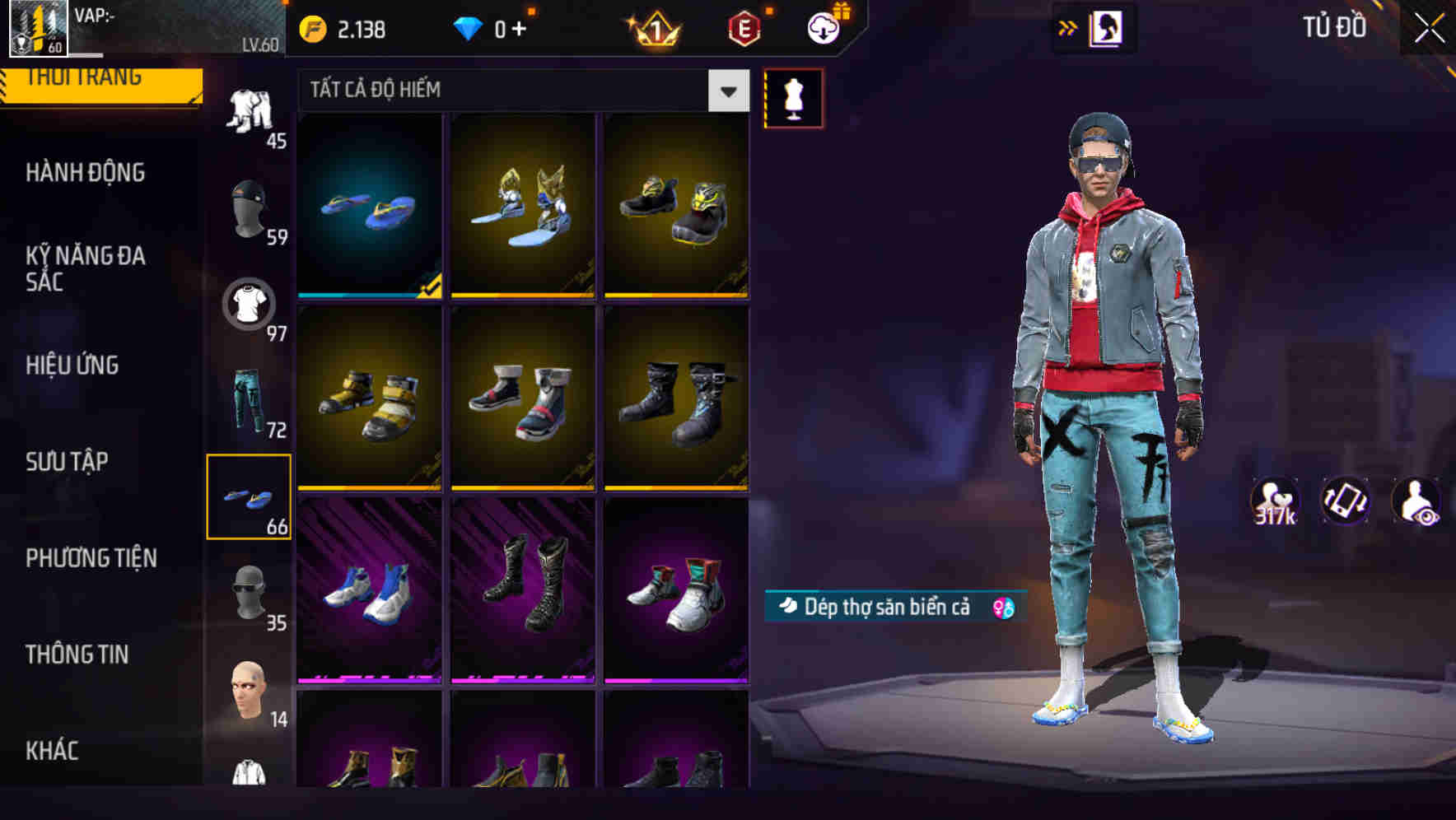Select the HÀNH ĐỘNG category

(85, 173)
